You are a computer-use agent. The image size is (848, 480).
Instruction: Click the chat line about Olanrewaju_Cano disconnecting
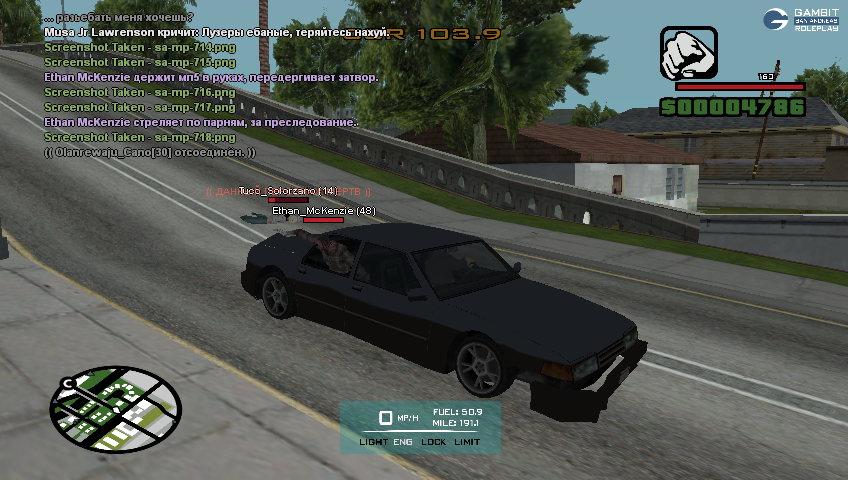150,152
